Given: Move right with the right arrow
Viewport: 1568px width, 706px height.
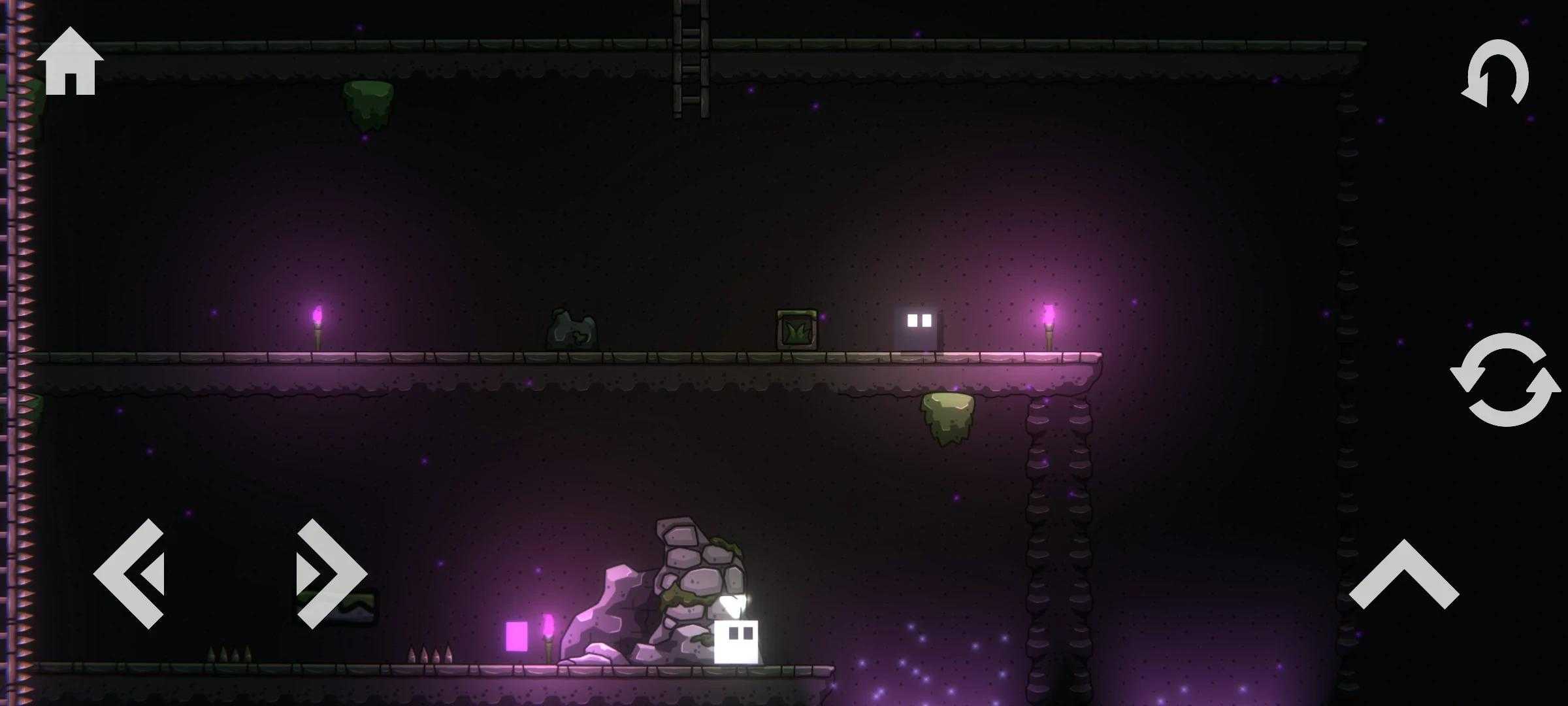Looking at the screenshot, I should (331, 574).
